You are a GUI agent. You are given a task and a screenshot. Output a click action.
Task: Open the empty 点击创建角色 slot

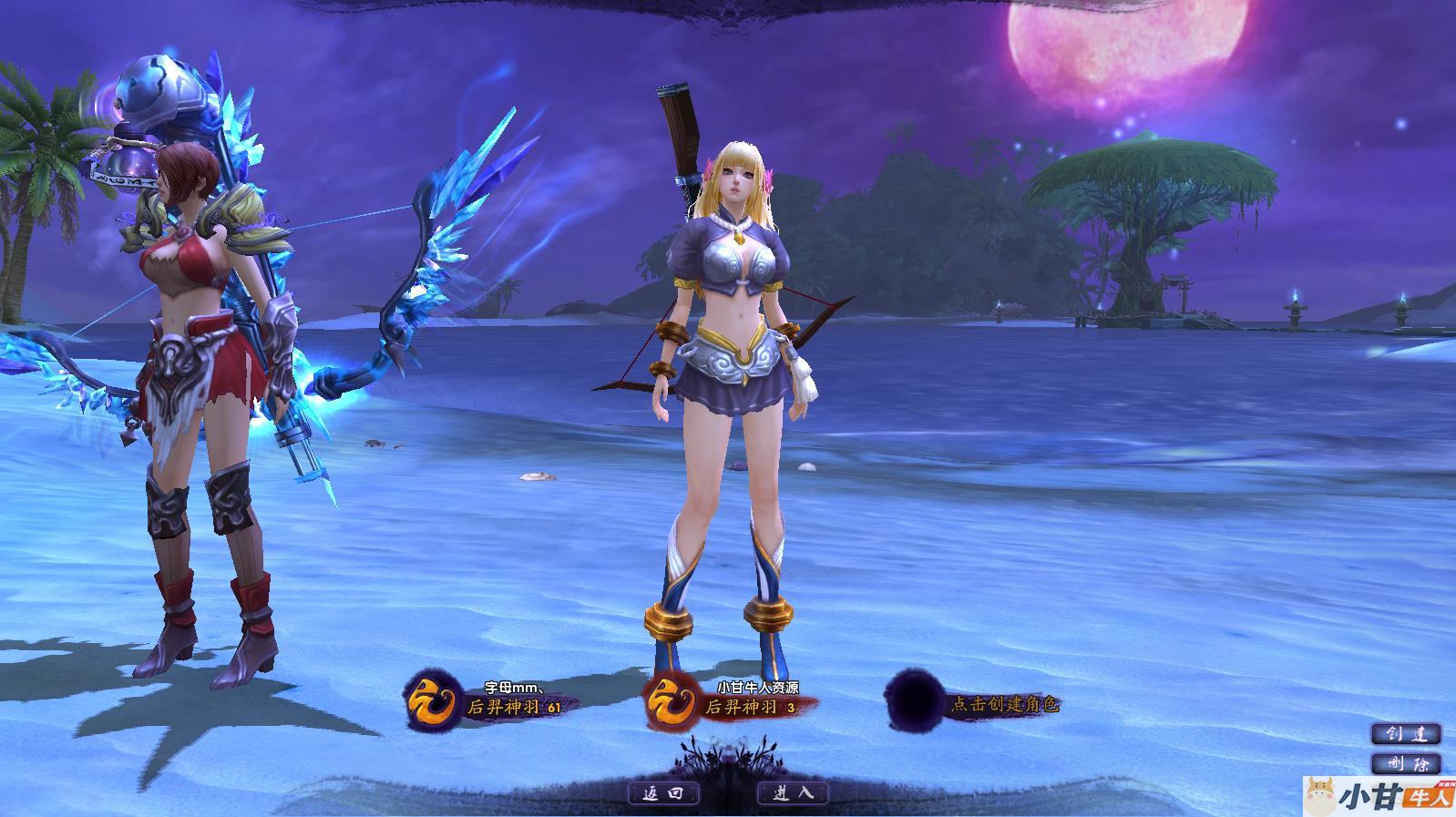[975, 703]
